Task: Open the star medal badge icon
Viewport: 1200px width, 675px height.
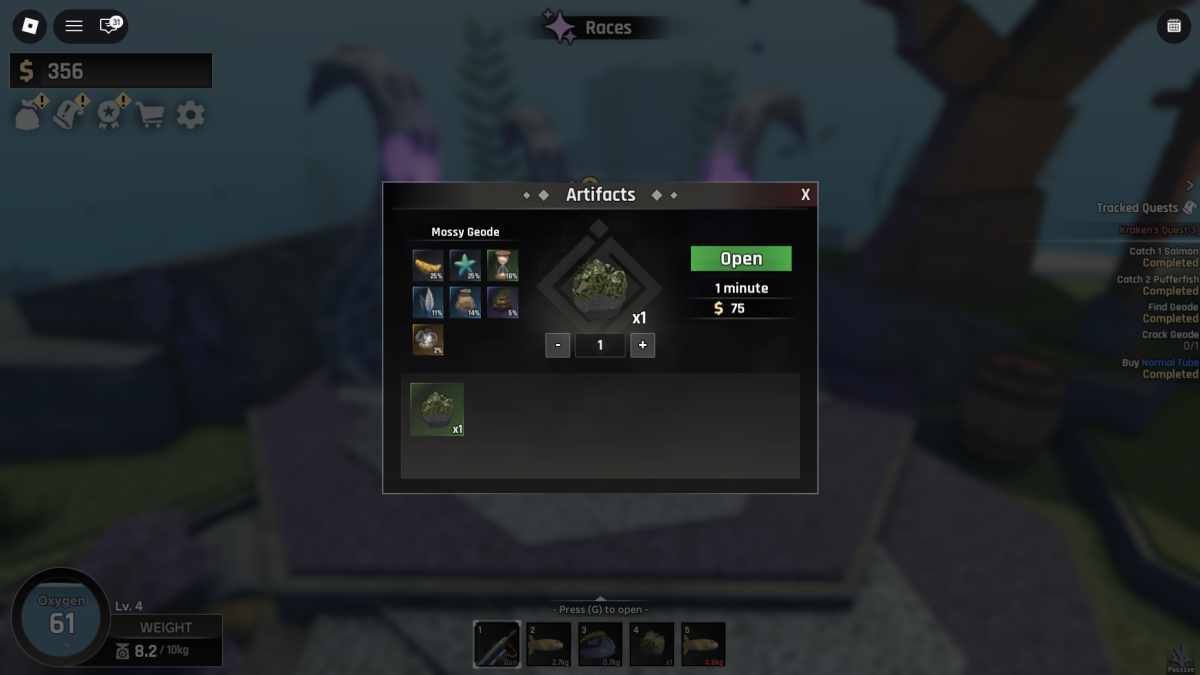Action: pyautogui.click(x=109, y=115)
